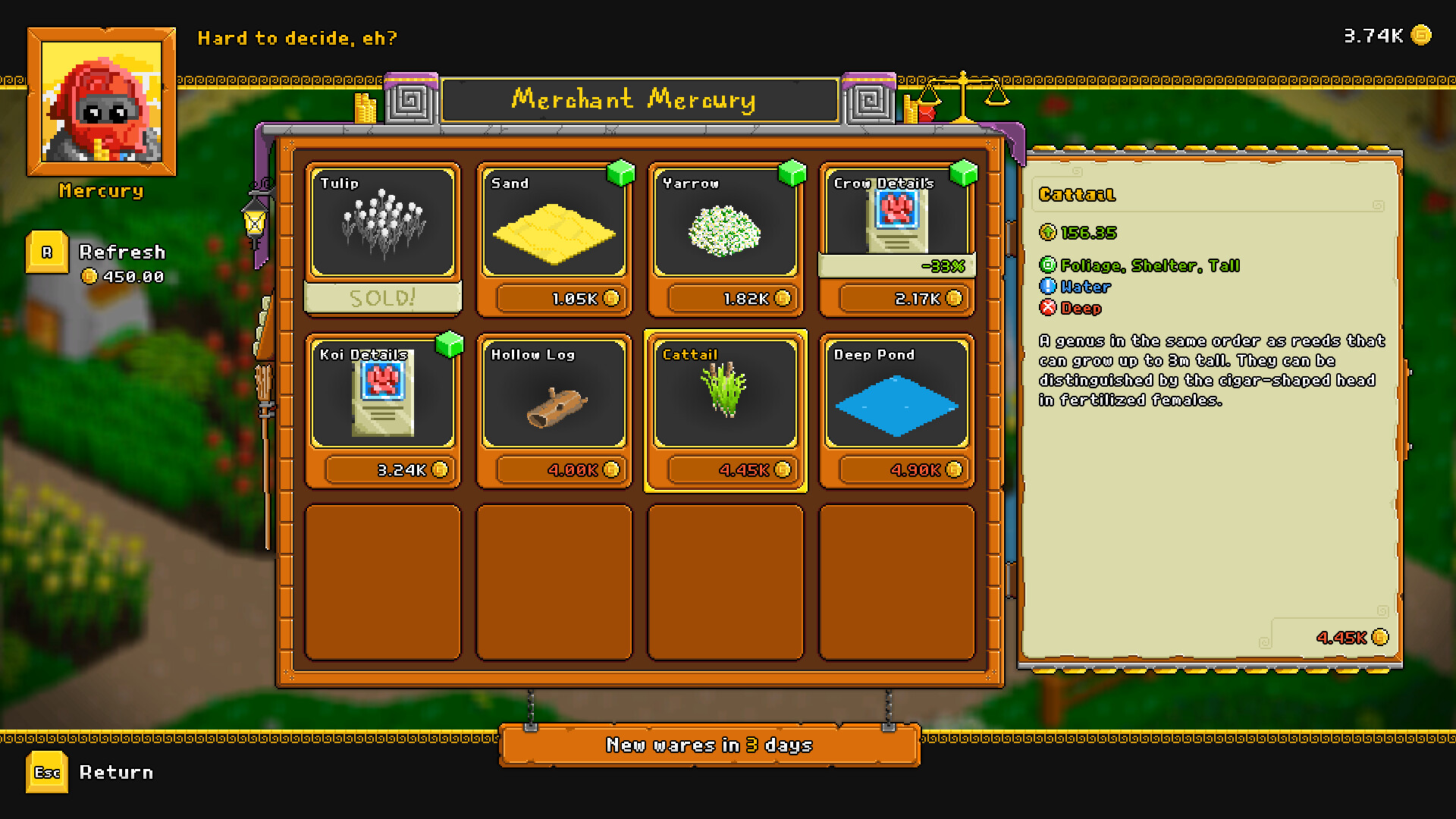The width and height of the screenshot is (1456, 819).
Task: Click the New wares in 3 days sign
Action: pyautogui.click(x=710, y=745)
